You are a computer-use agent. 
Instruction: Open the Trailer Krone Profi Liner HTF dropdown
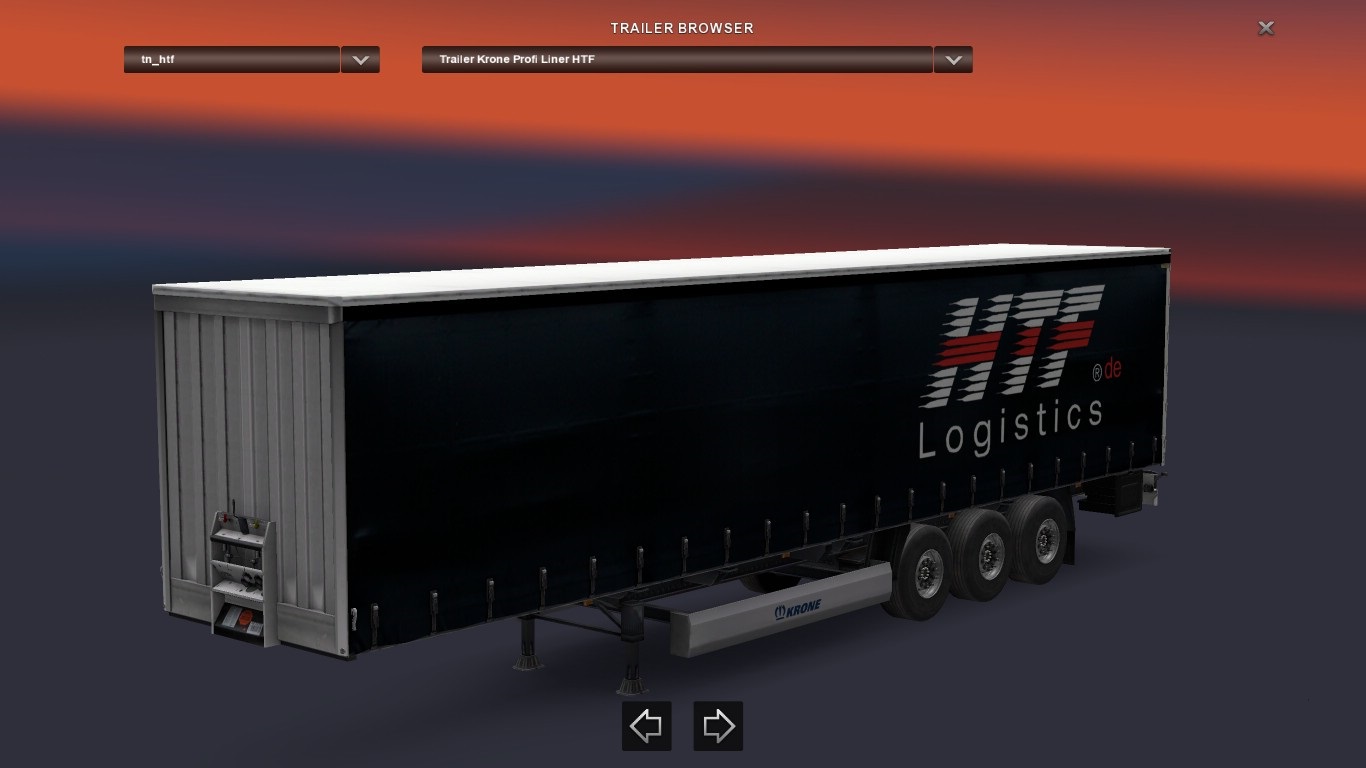pos(677,60)
